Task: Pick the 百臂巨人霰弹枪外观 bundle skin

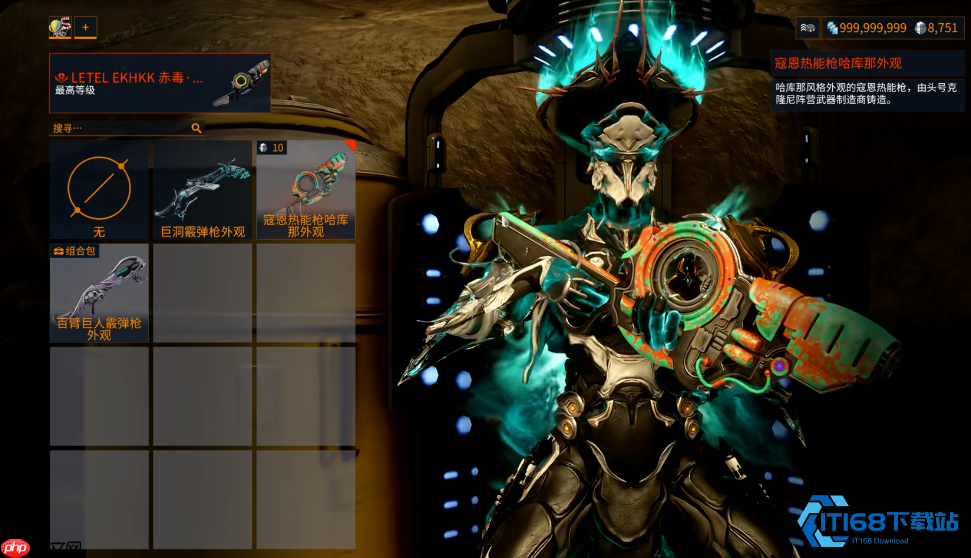Action: (99, 293)
